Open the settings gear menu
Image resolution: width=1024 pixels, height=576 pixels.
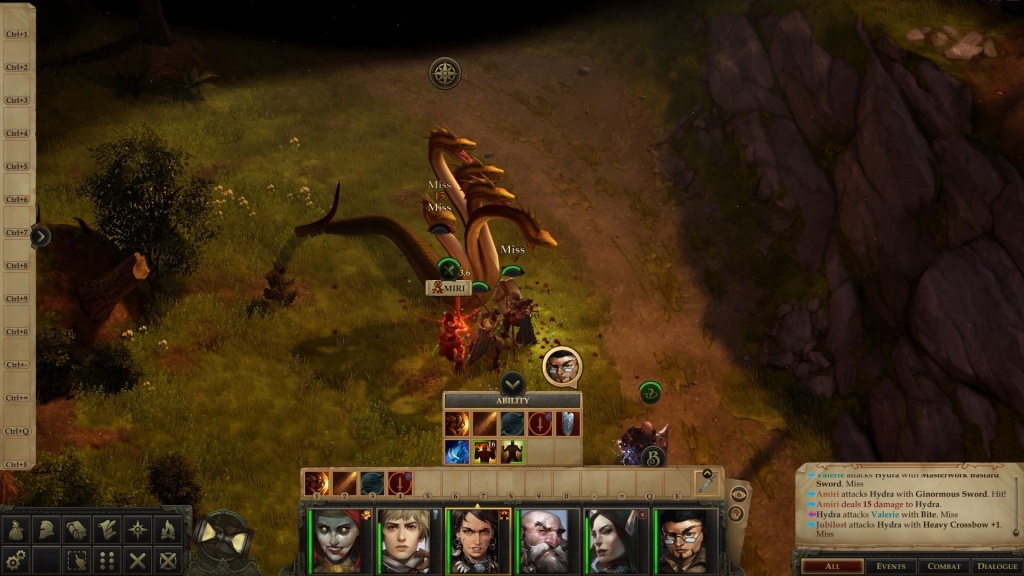[x=15, y=560]
